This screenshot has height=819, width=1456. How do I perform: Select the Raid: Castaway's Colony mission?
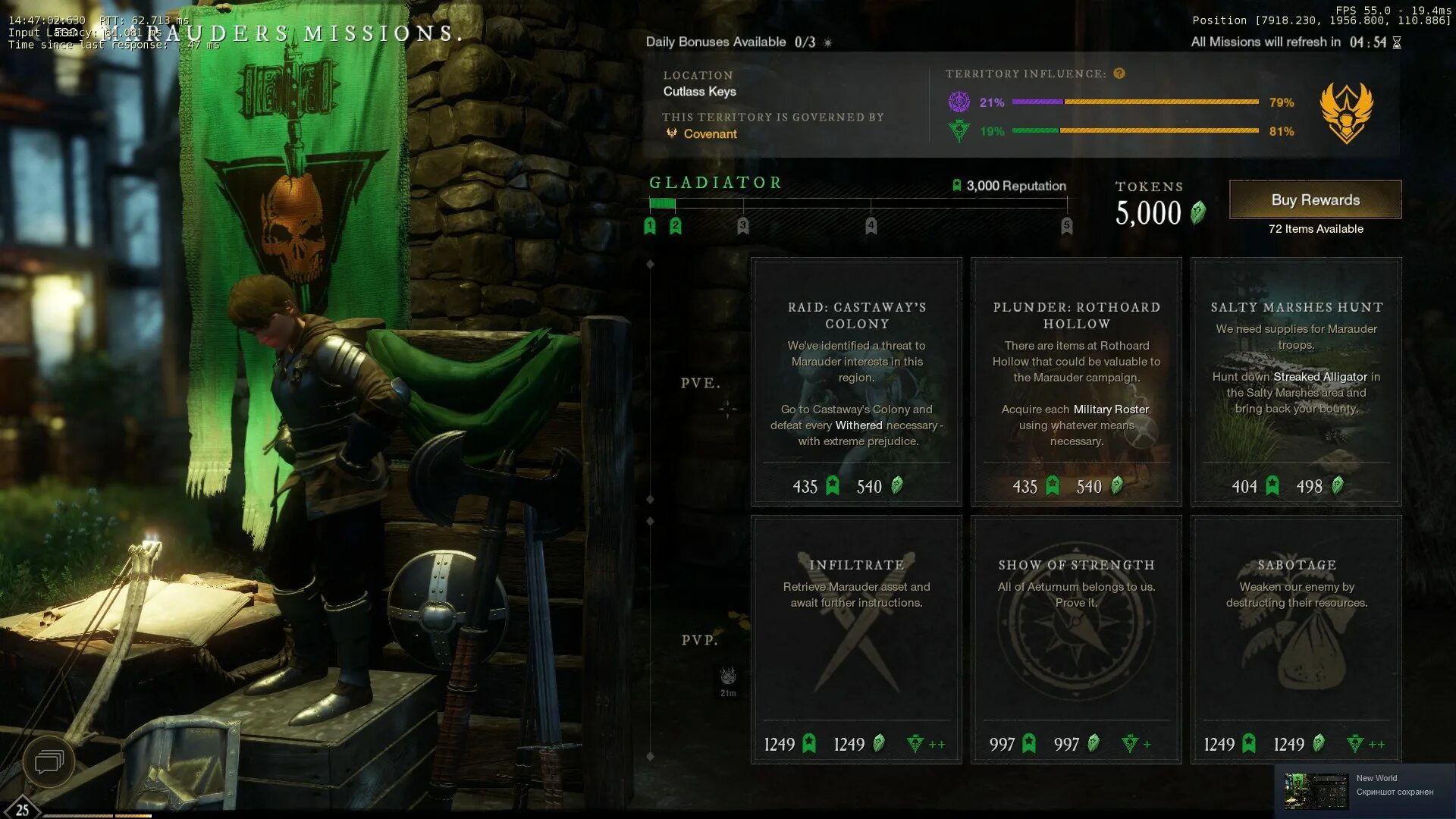(856, 381)
